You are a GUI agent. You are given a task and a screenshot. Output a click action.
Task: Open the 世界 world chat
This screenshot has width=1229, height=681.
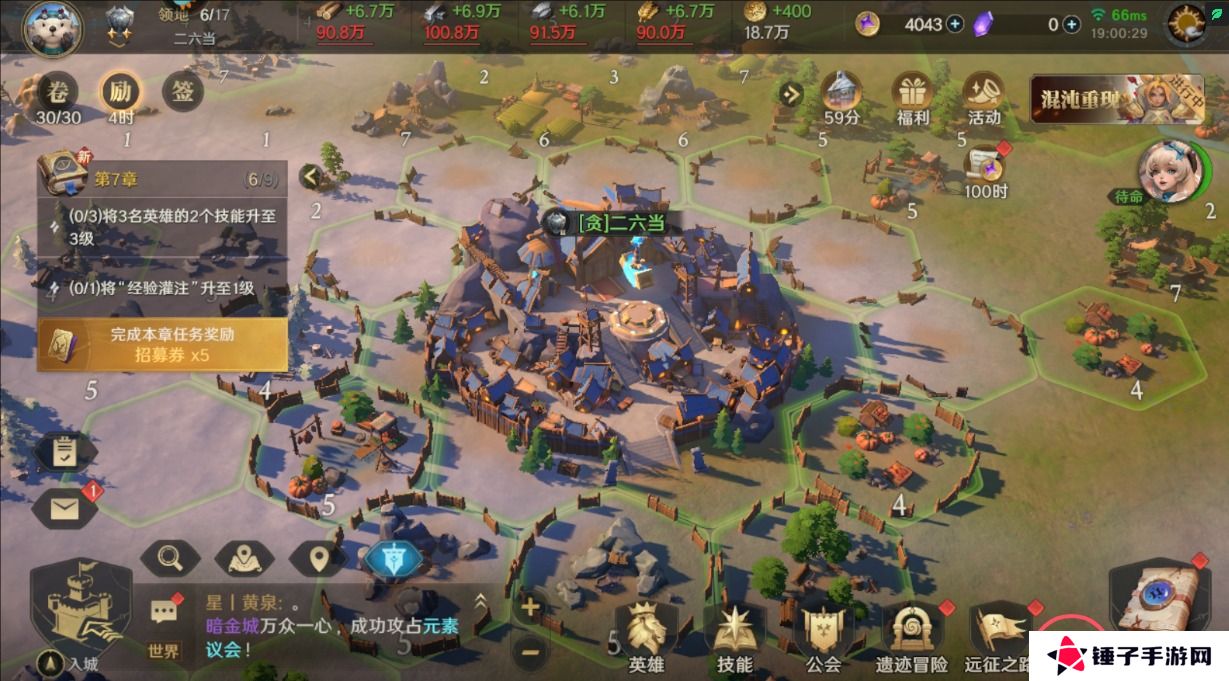click(164, 627)
